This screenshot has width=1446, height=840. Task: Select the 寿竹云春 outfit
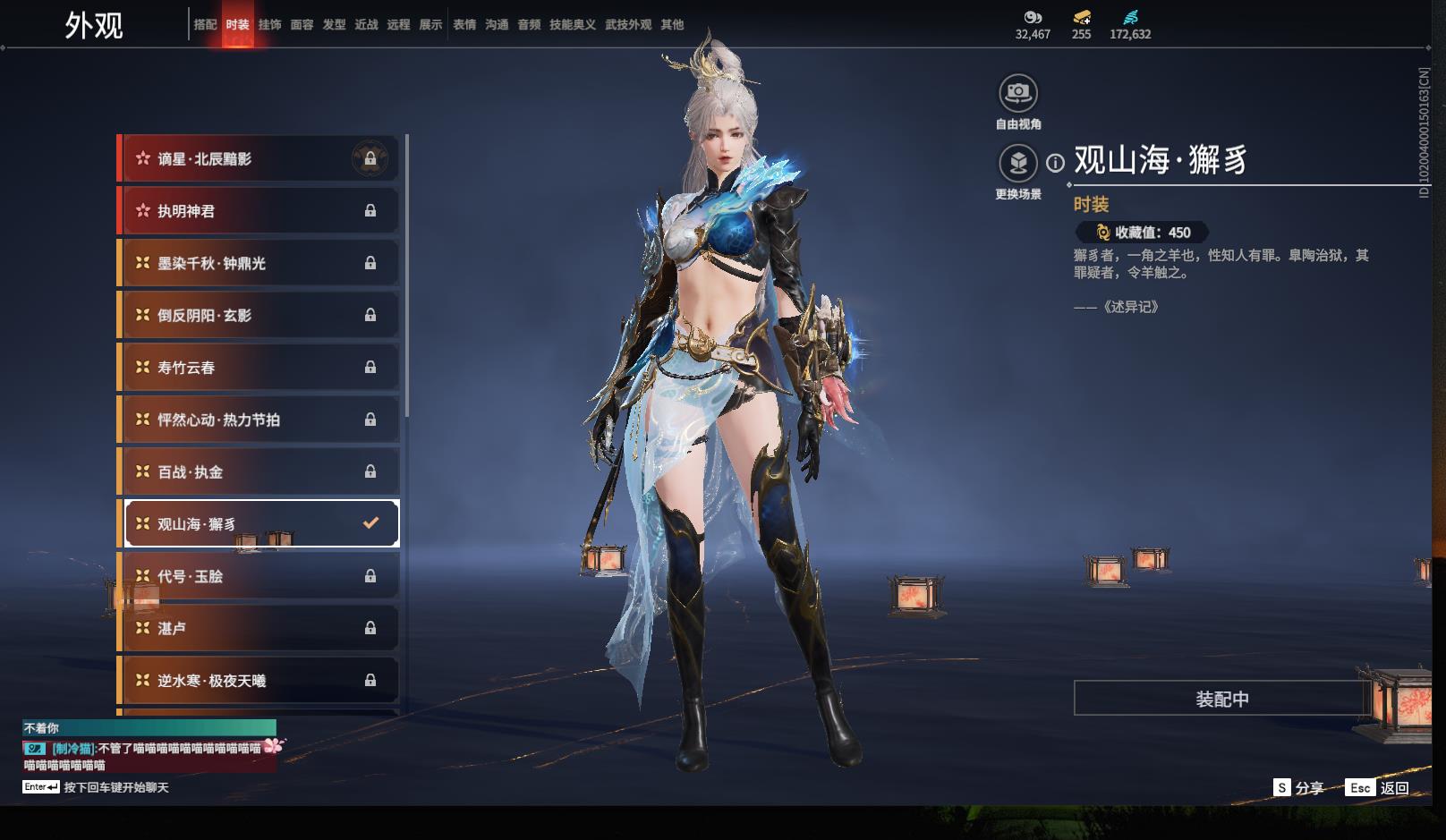coord(258,368)
